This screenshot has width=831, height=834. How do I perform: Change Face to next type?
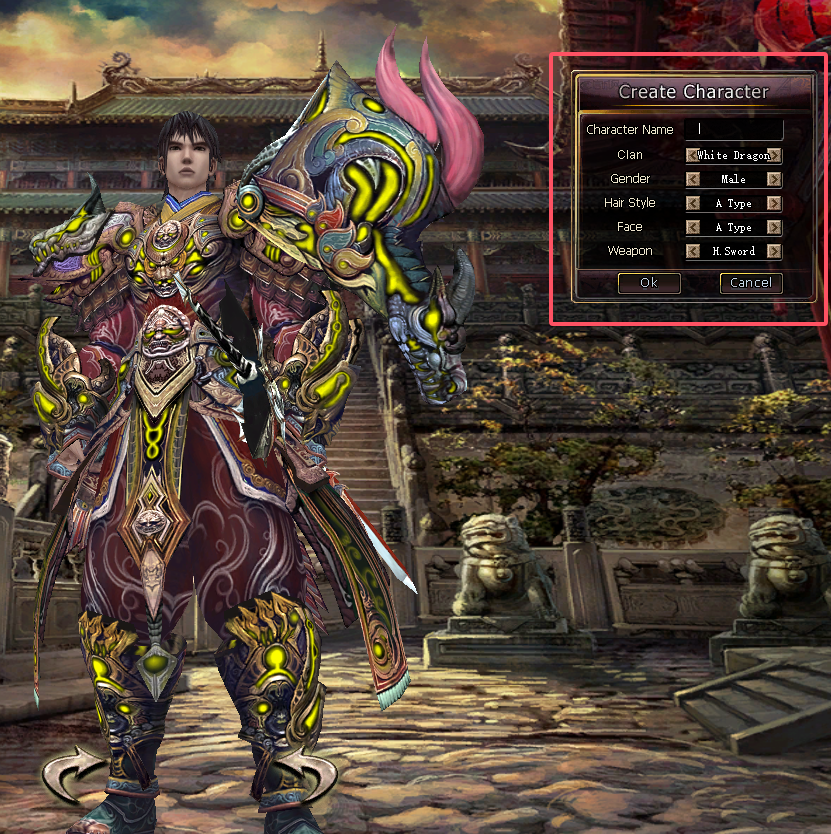(774, 227)
